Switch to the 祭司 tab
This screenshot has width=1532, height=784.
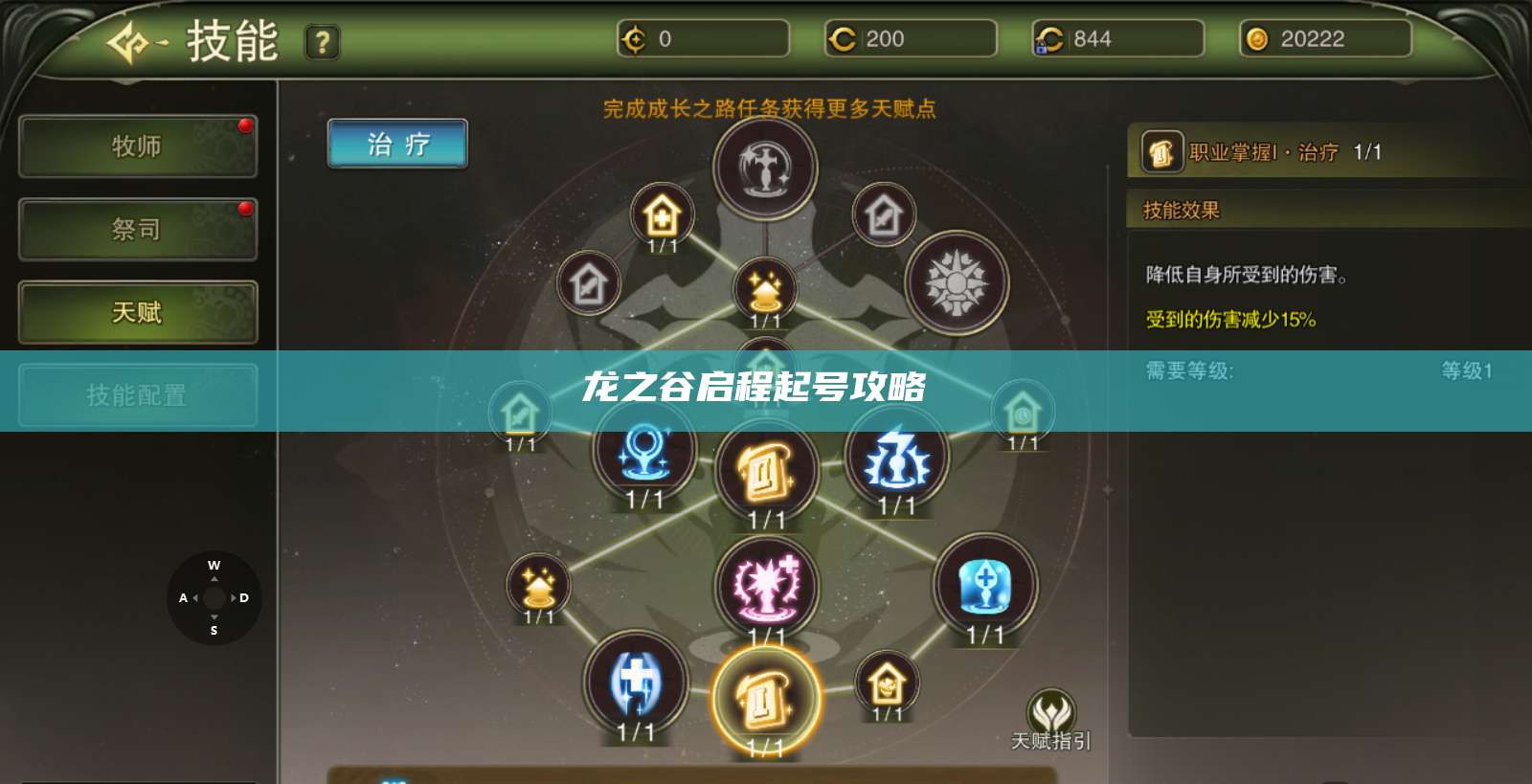[137, 230]
